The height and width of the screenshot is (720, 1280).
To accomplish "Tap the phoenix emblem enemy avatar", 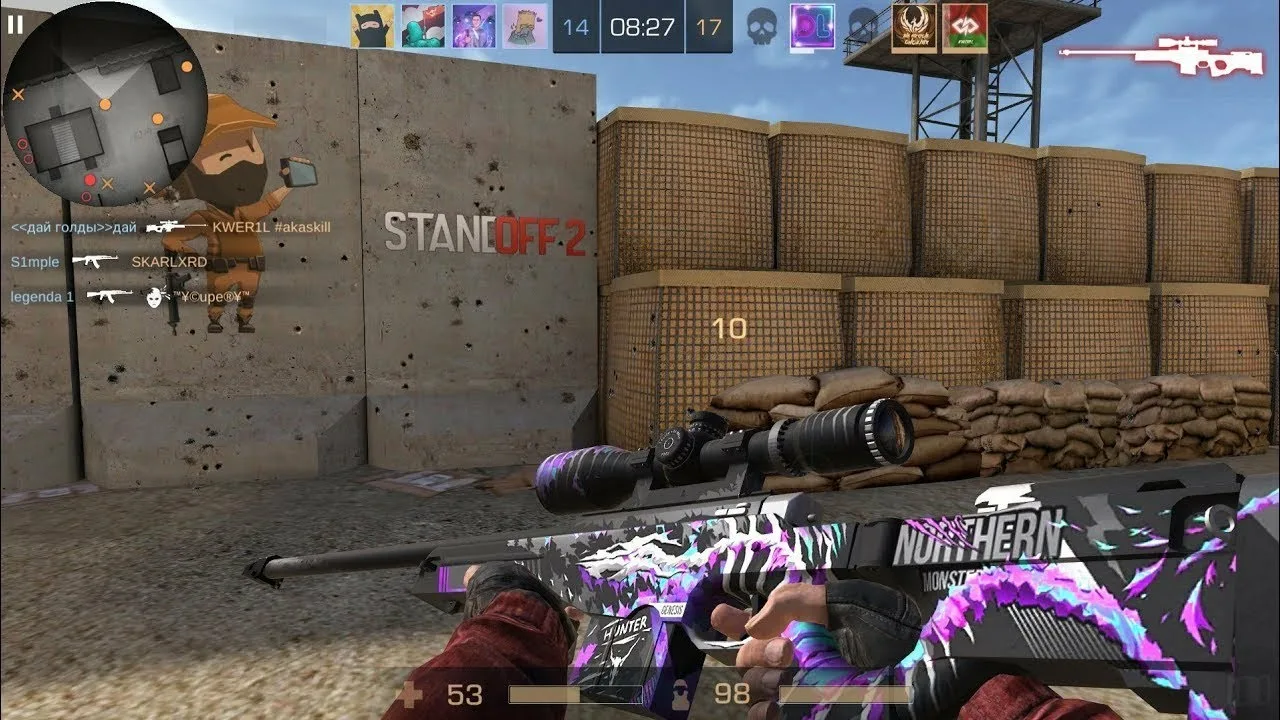I will click(913, 27).
